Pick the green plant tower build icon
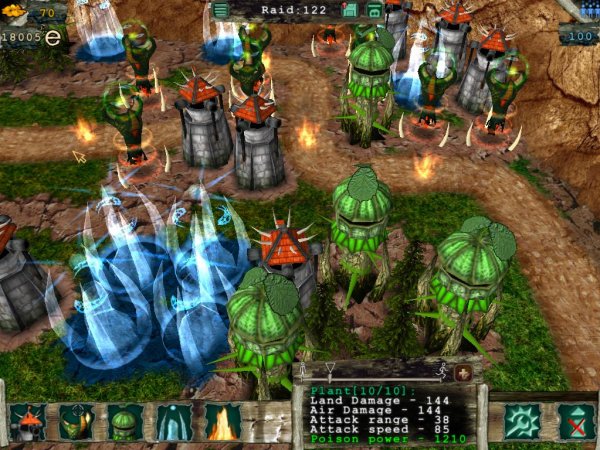 (125, 422)
